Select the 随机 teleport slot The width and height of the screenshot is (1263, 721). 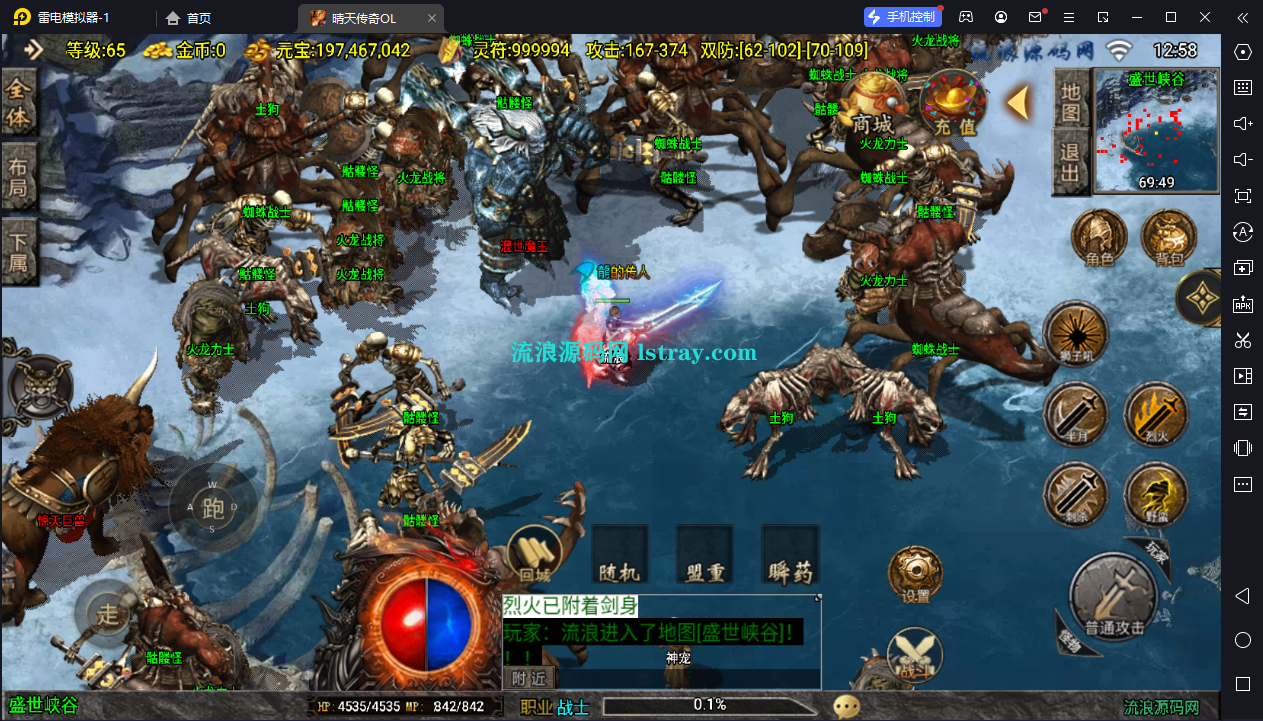620,555
